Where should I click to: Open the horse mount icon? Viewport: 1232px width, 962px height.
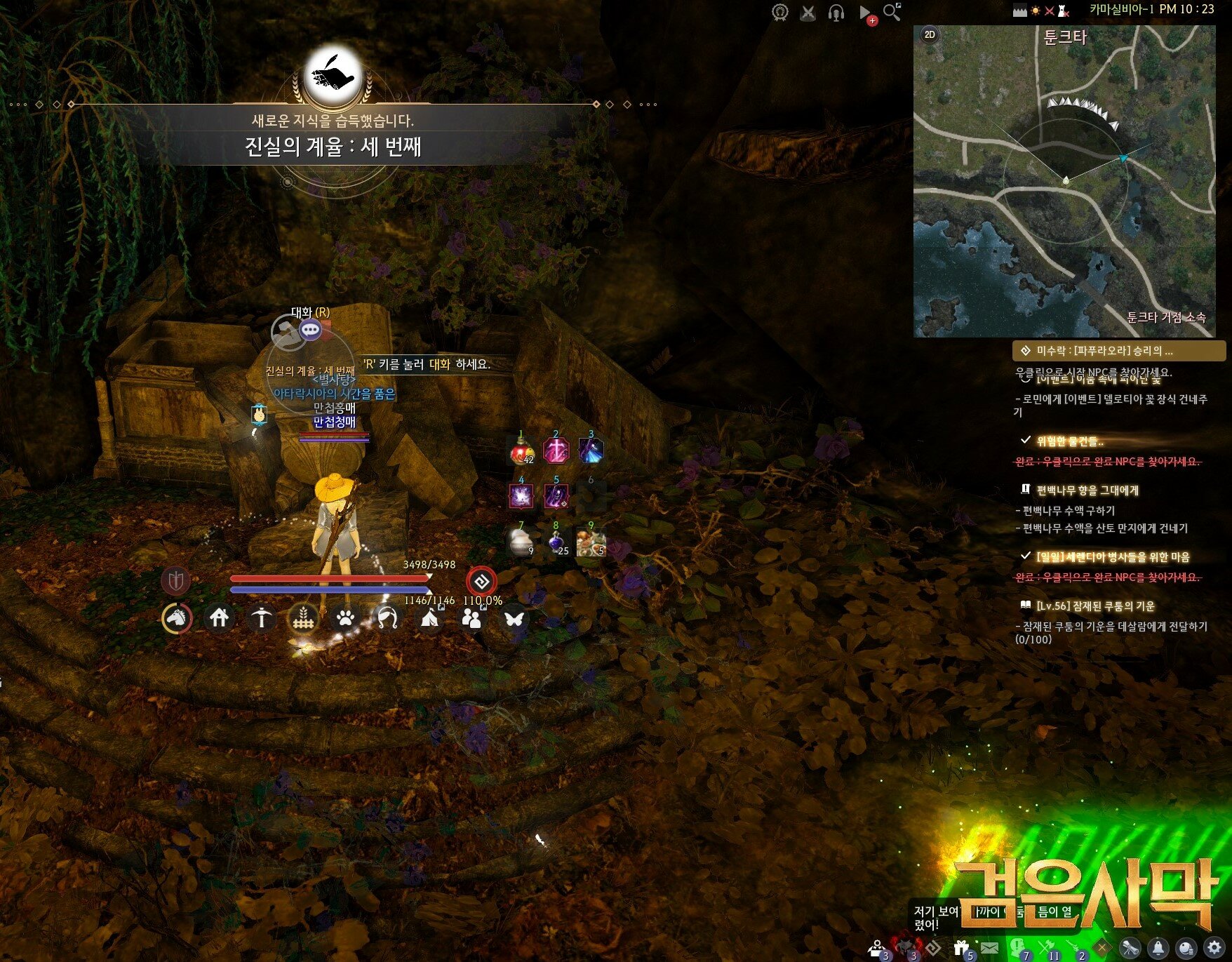point(177,618)
